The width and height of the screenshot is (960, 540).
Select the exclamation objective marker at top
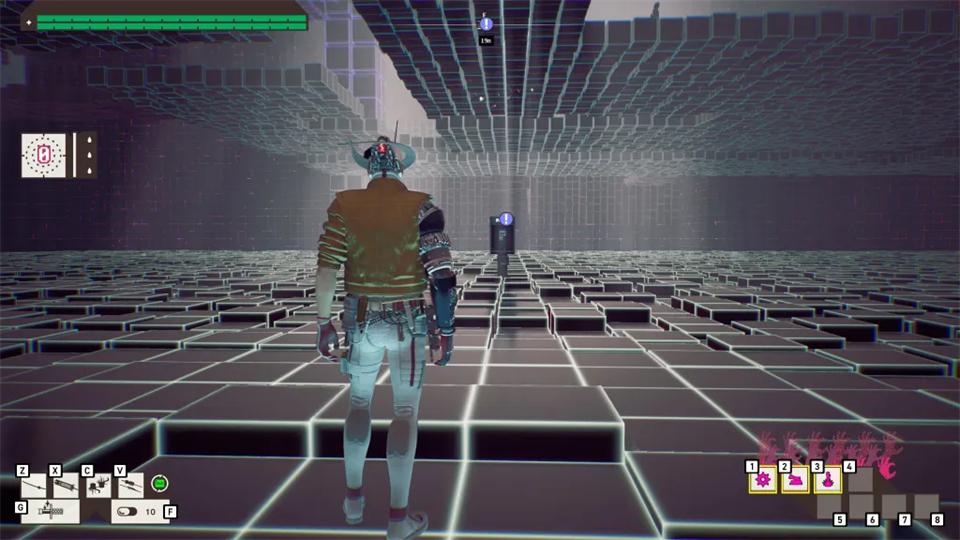(x=486, y=24)
